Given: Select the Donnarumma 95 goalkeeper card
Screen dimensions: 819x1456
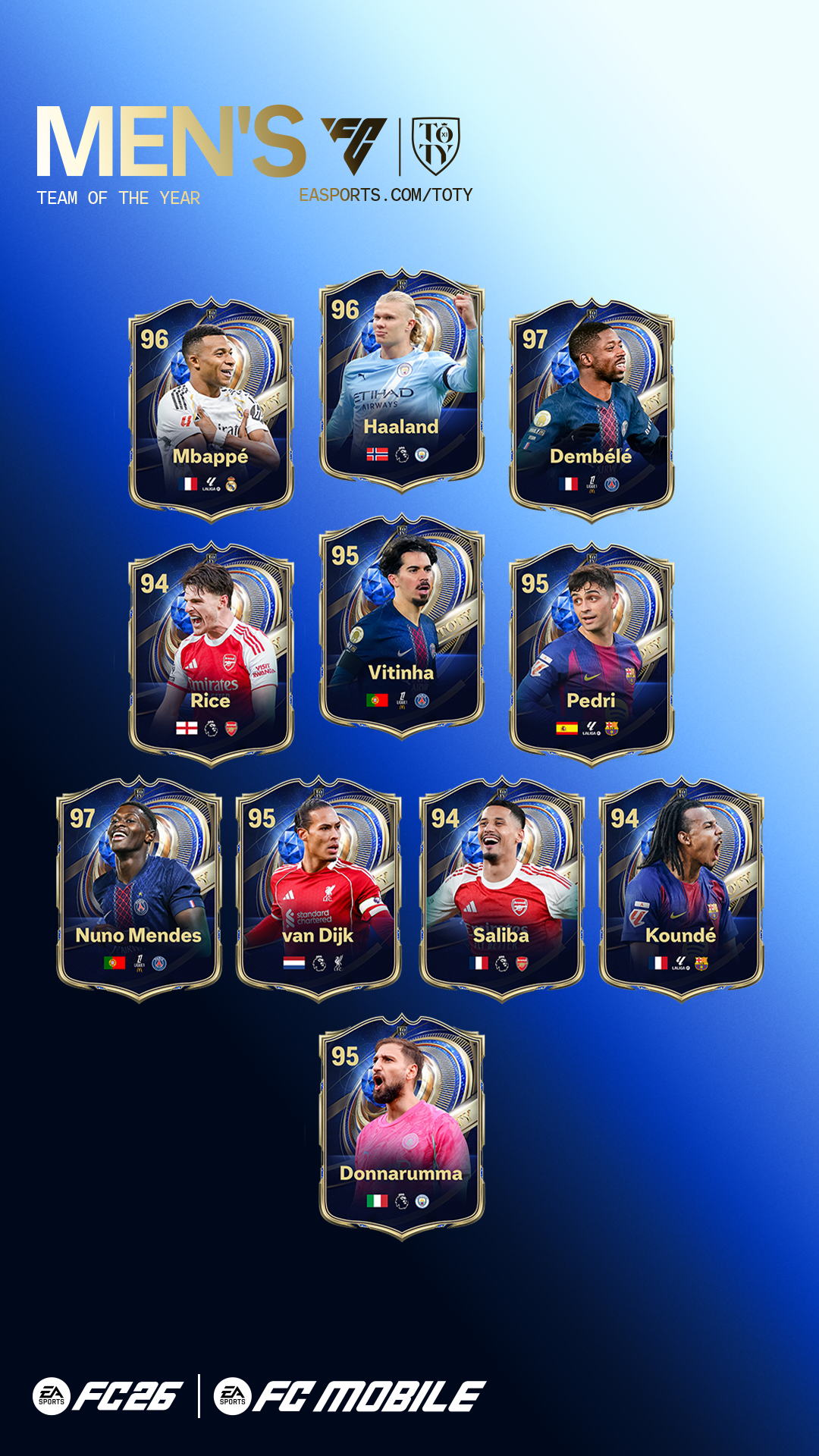Looking at the screenshot, I should click(x=401, y=1126).
